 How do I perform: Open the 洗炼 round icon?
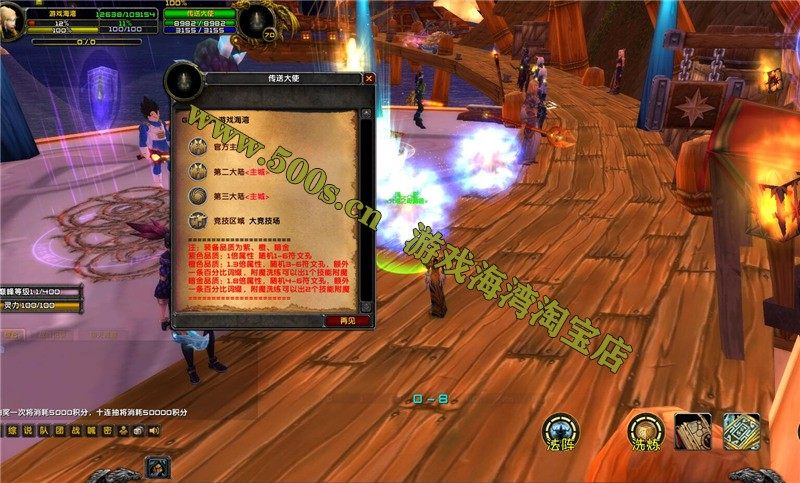point(643,431)
